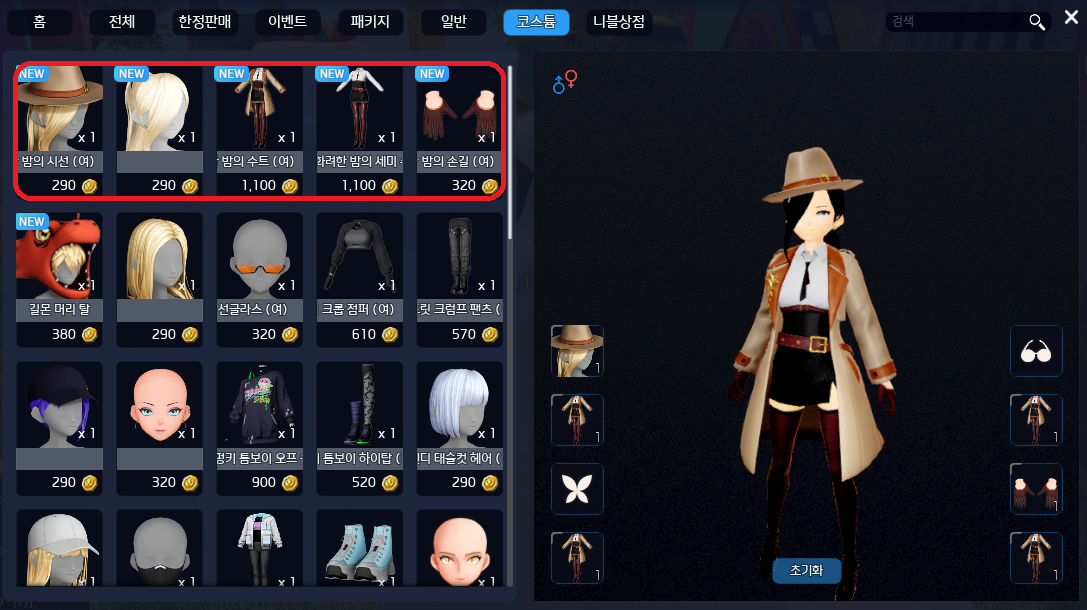Choose the white bob hair item
Viewport: 1087px width, 610px height.
(459, 428)
